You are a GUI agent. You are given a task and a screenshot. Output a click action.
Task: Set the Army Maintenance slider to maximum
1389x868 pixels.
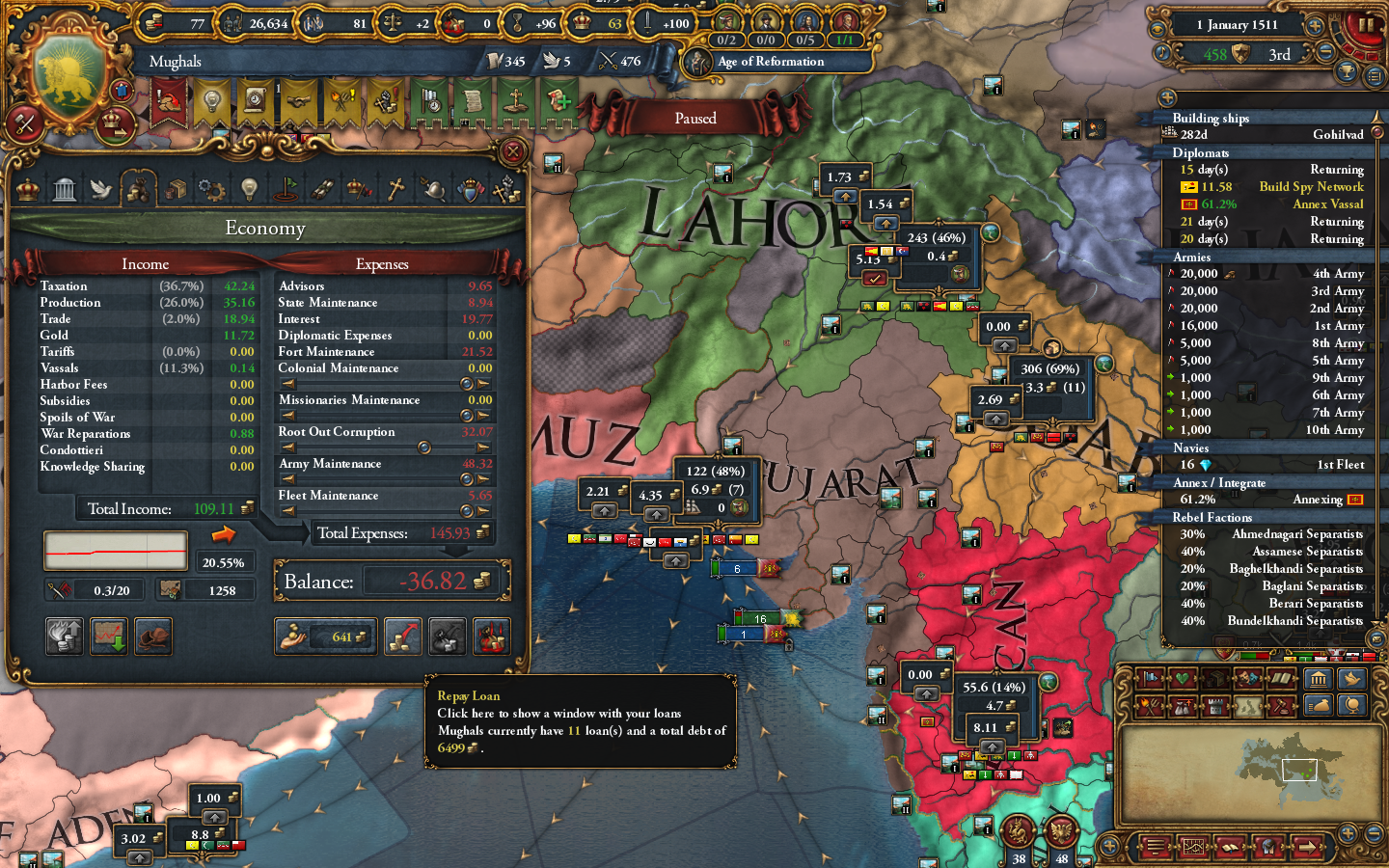pyautogui.click(x=483, y=479)
